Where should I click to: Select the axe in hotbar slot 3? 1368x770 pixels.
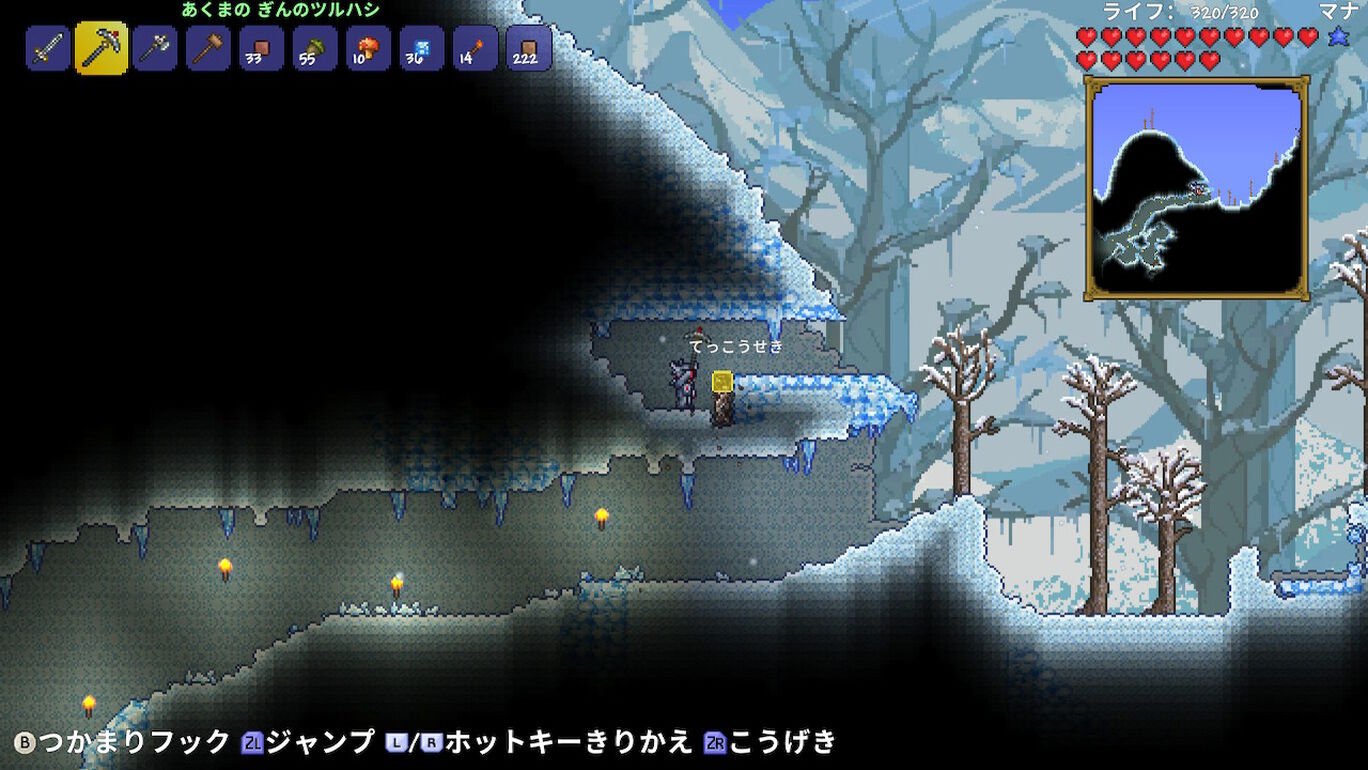click(154, 48)
